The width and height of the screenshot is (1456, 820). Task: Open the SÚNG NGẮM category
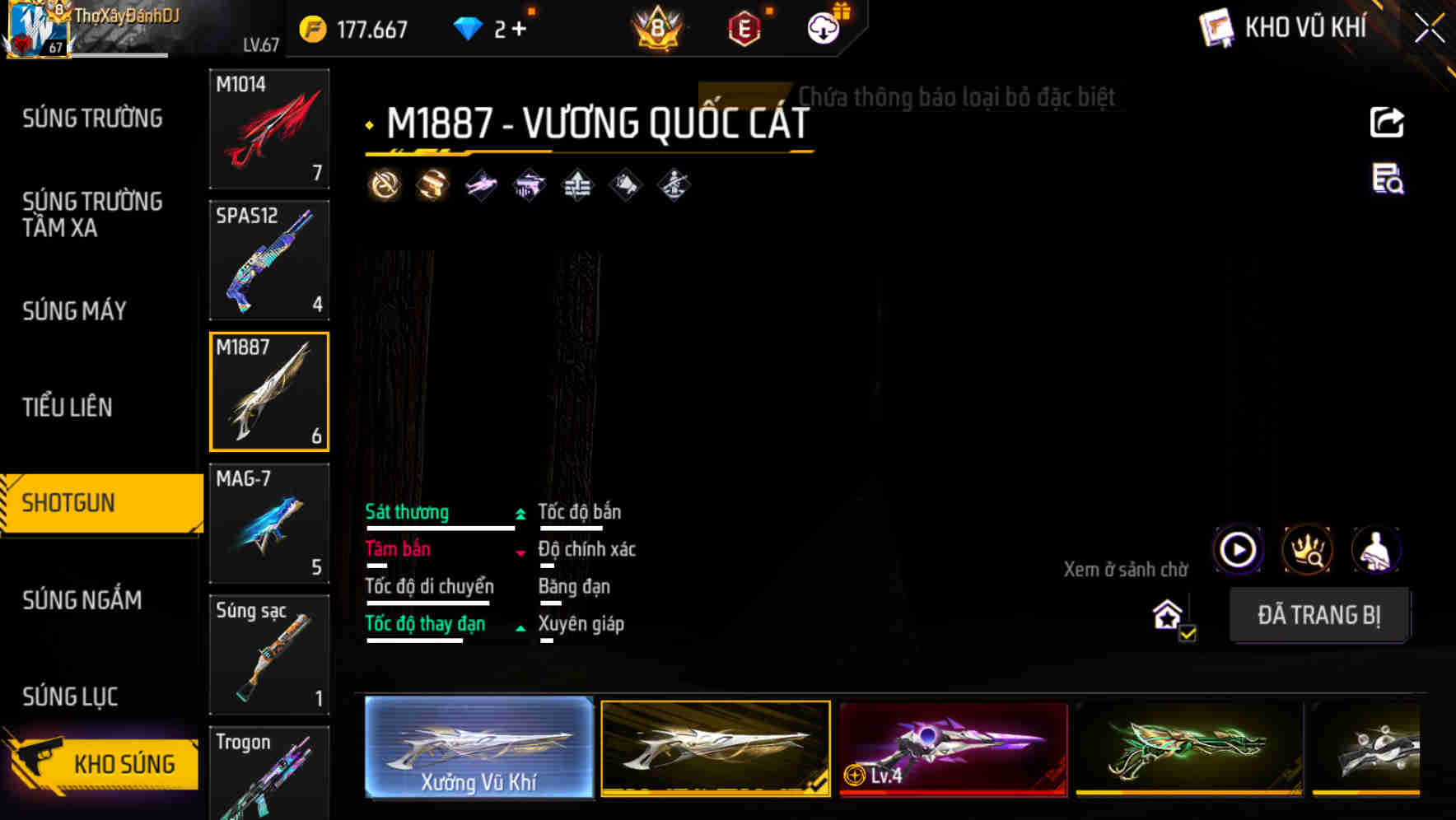pyautogui.click(x=82, y=601)
